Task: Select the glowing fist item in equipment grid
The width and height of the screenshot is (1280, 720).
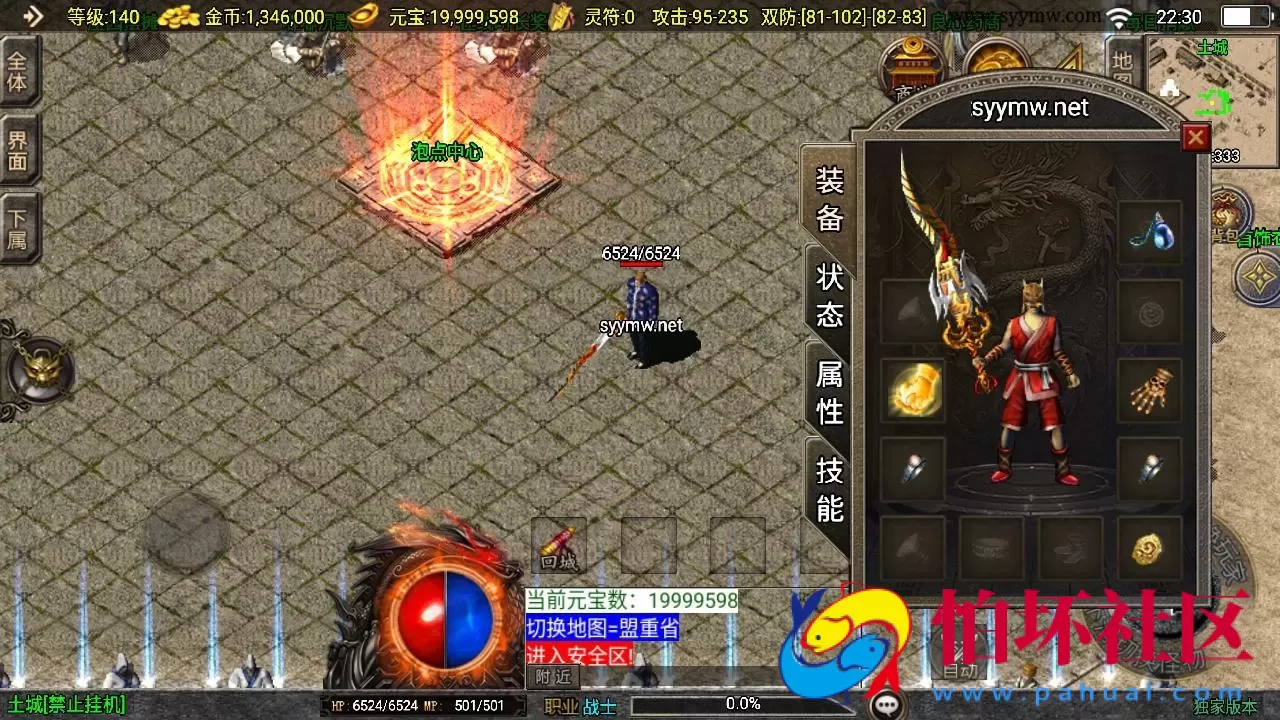Action: 912,388
